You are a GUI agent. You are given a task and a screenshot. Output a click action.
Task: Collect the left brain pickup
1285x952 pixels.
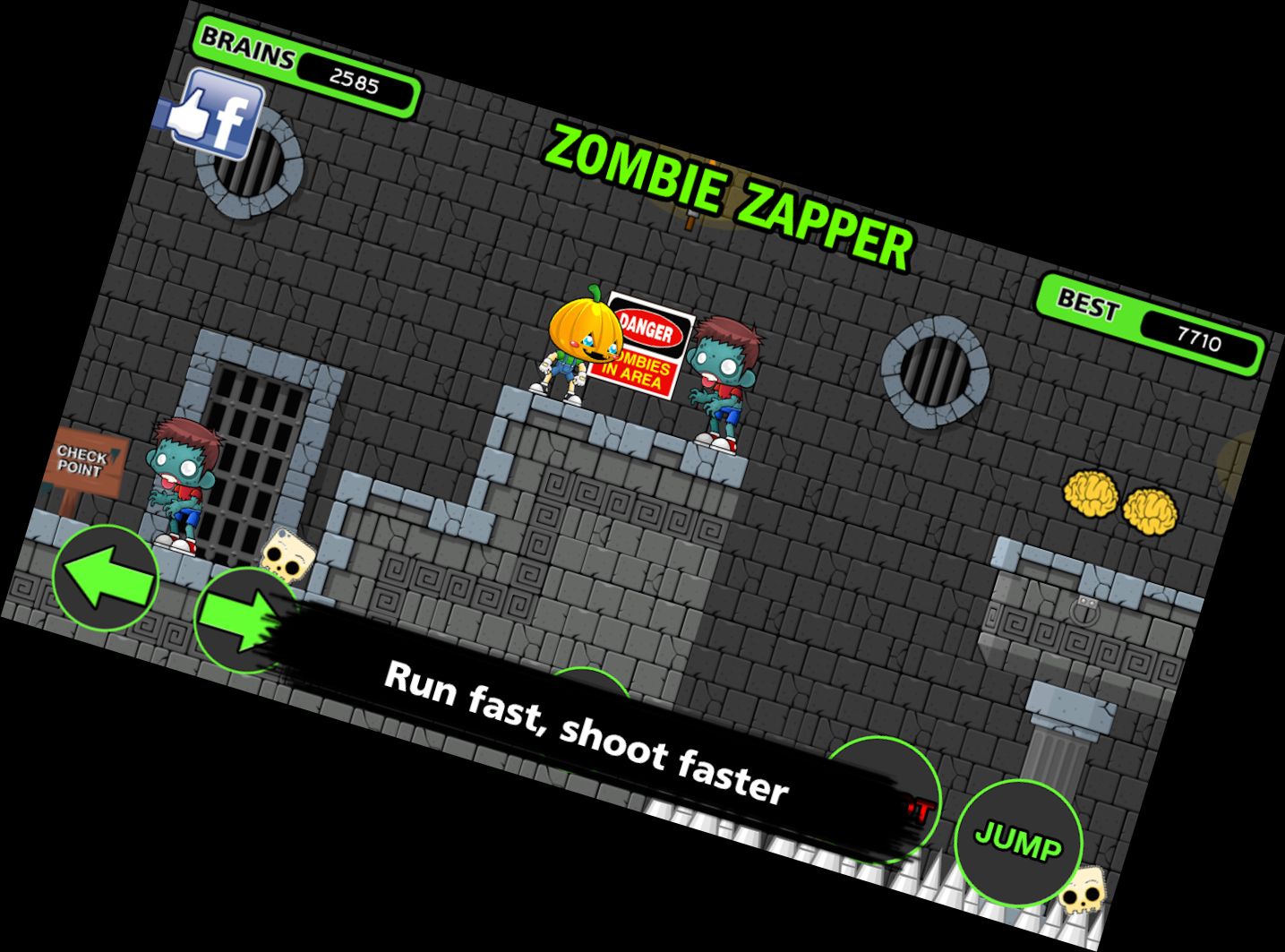[1092, 496]
